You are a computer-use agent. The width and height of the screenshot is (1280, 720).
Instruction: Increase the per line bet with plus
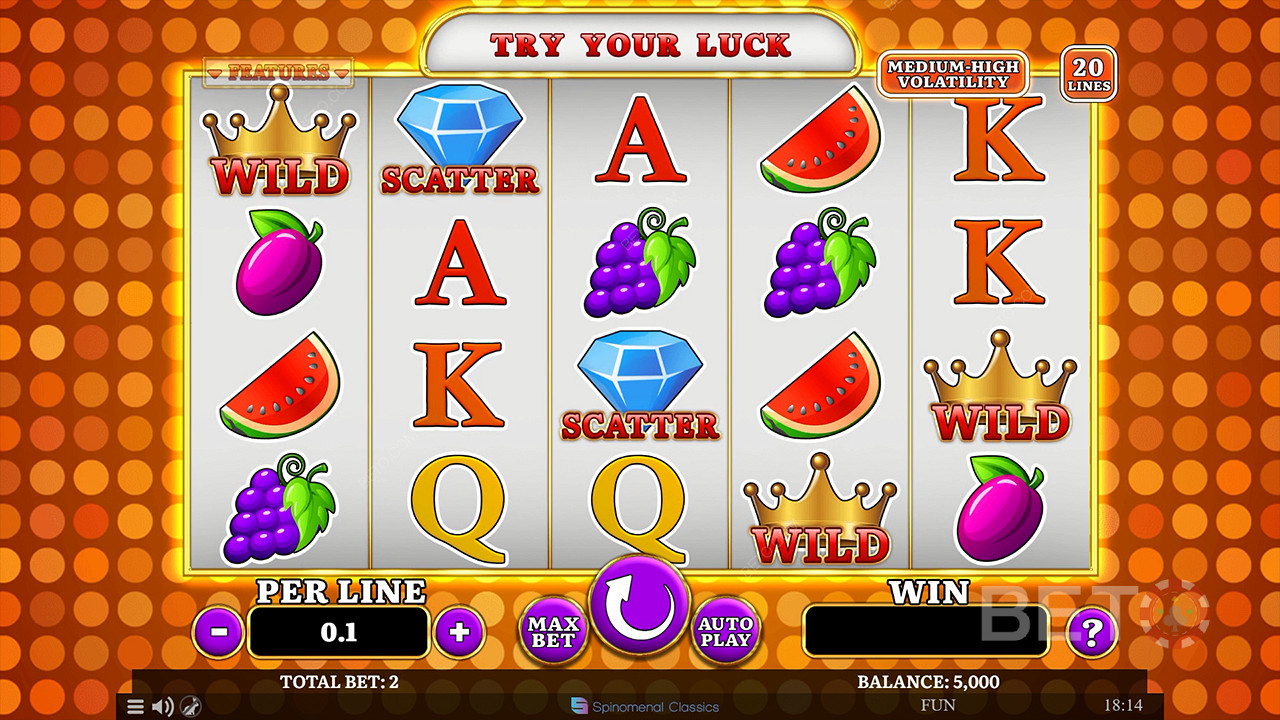coord(460,632)
